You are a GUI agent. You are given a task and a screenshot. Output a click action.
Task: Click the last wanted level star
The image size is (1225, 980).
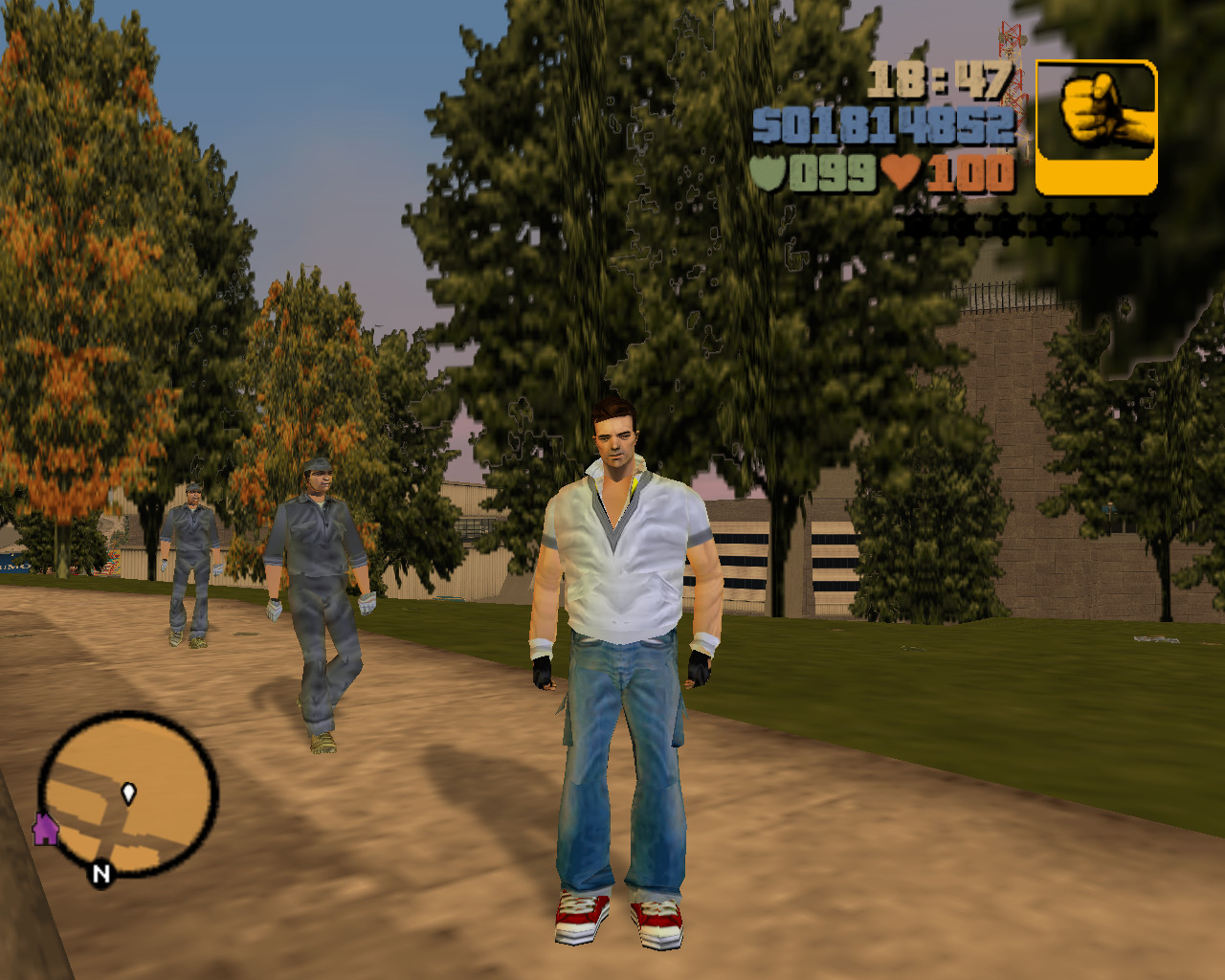1139,225
